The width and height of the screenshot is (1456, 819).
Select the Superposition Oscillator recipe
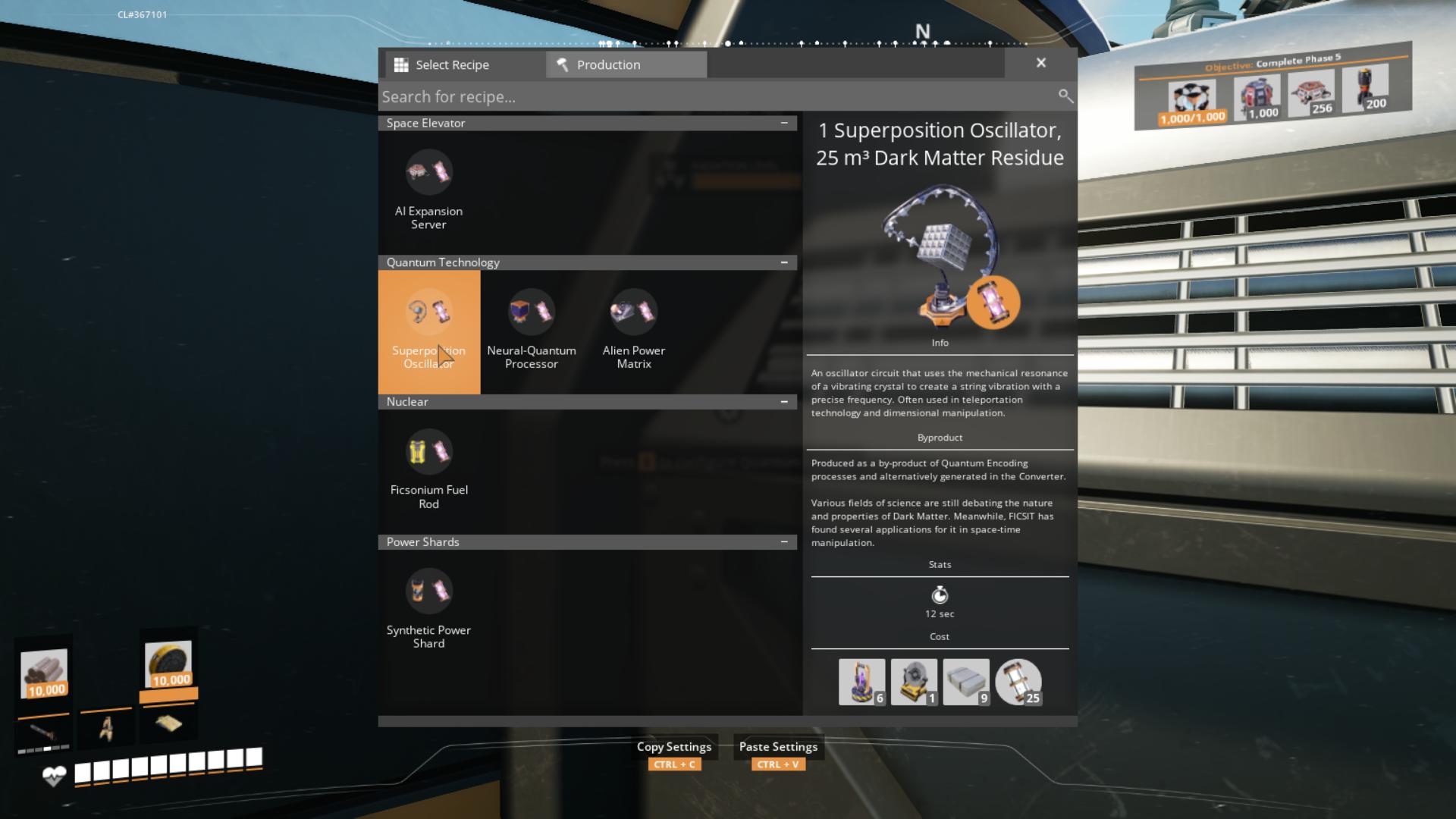tap(429, 332)
